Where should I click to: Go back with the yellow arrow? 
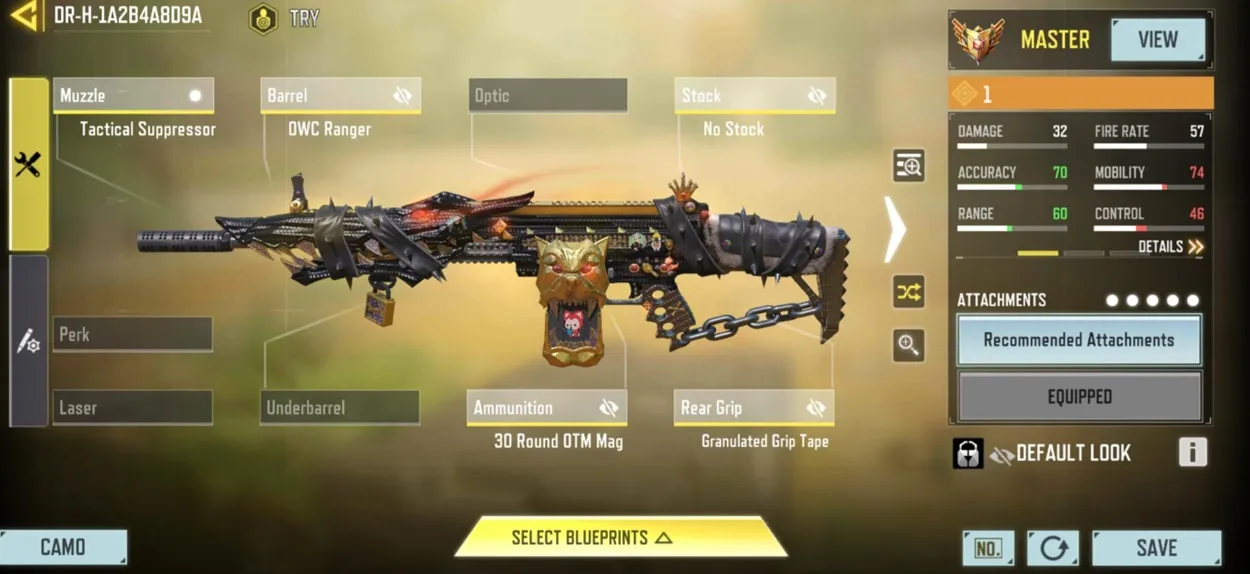pyautogui.click(x=25, y=16)
